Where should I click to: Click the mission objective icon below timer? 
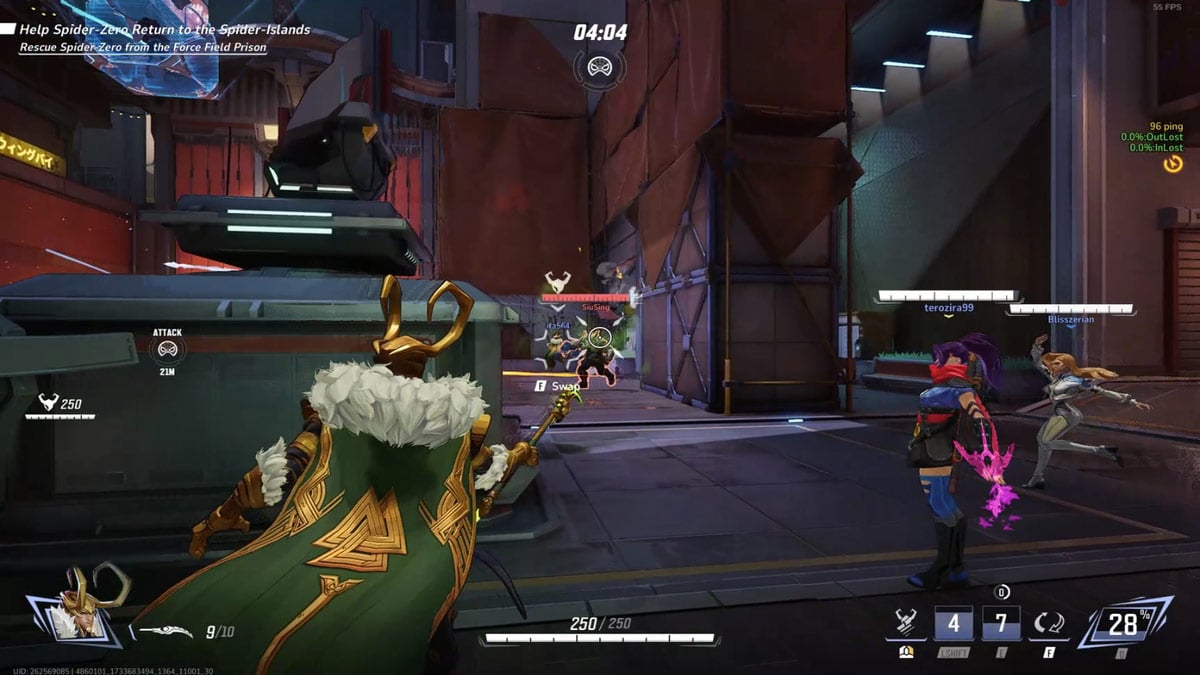tap(600, 68)
